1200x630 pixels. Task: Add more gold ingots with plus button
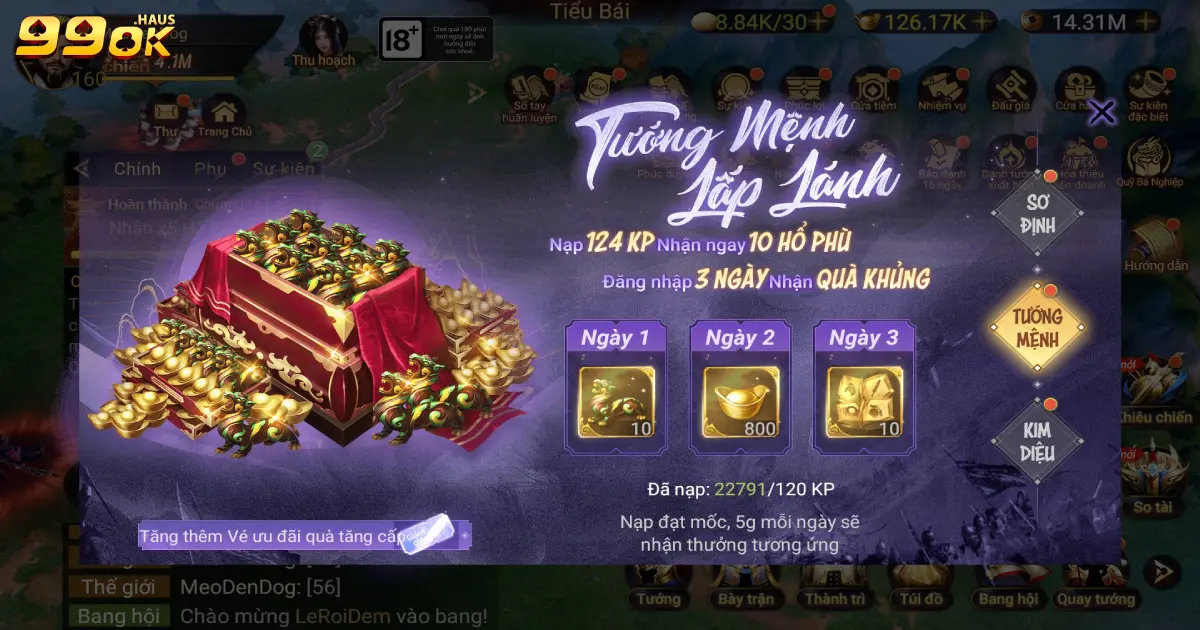pyautogui.click(x=983, y=20)
